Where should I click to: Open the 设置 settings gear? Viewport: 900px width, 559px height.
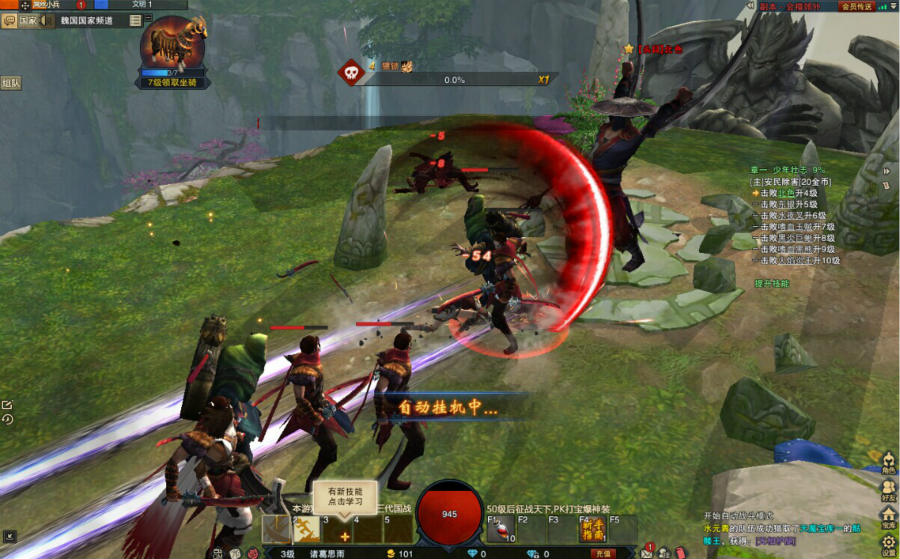[x=888, y=545]
